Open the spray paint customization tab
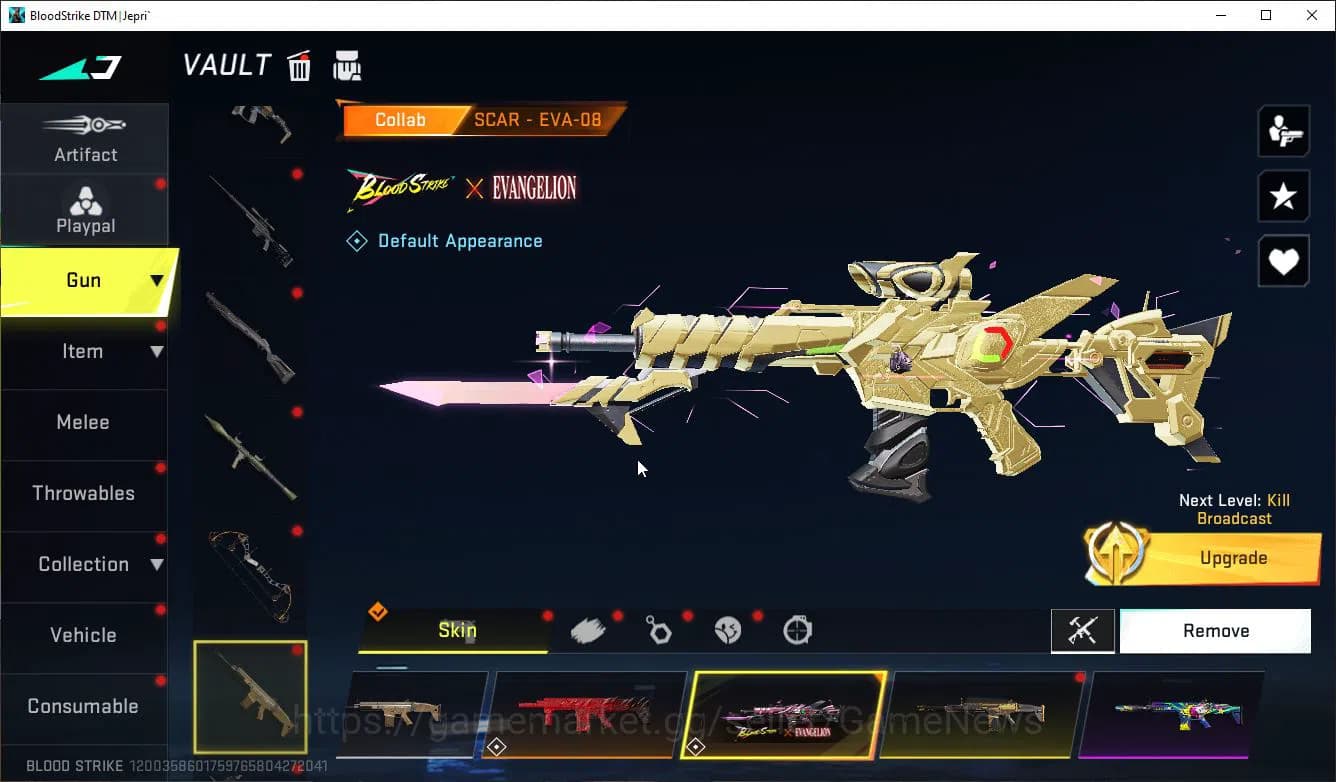Image resolution: width=1336 pixels, height=782 pixels. (589, 629)
